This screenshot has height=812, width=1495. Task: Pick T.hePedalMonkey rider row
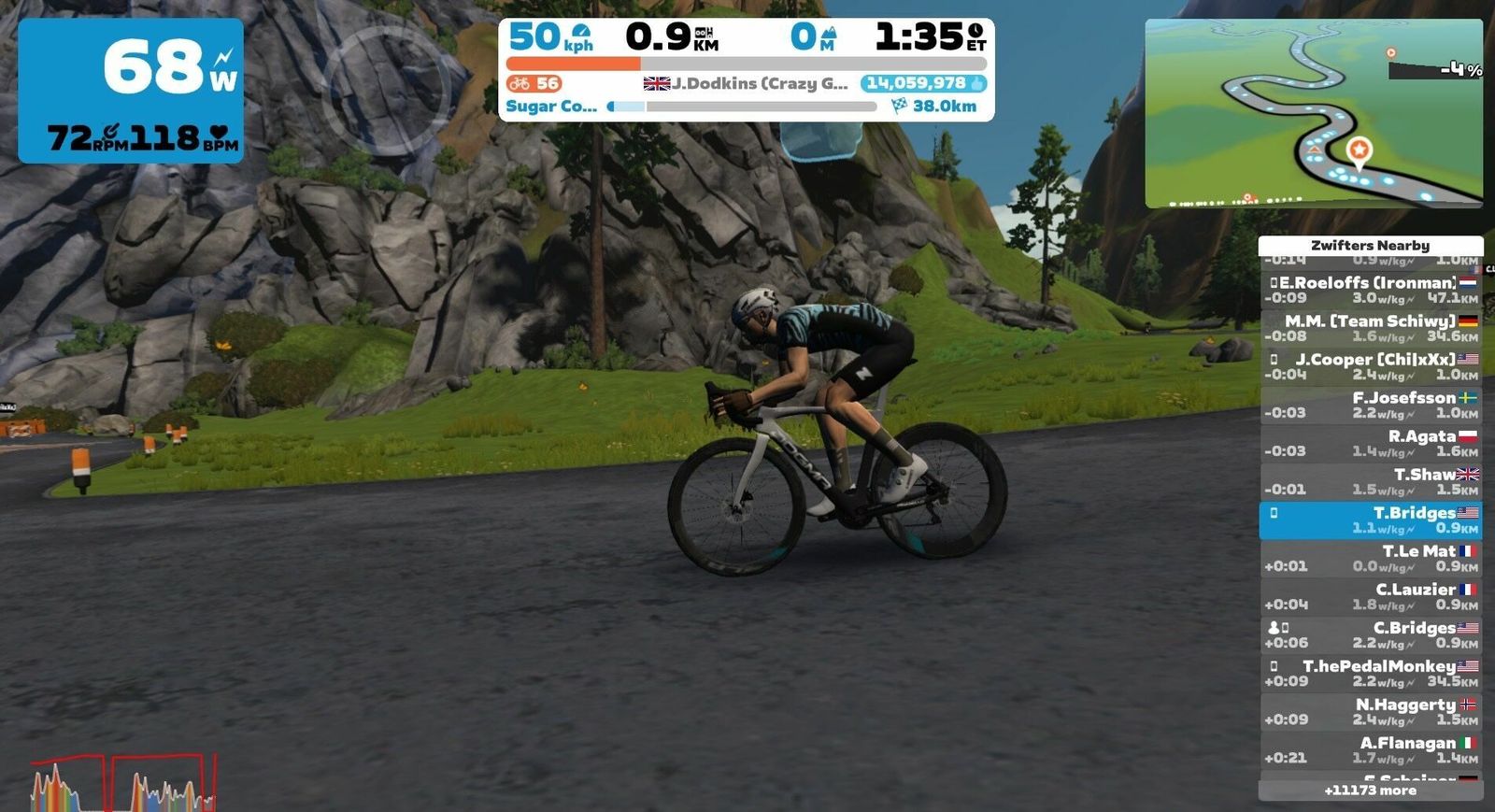click(x=1371, y=674)
